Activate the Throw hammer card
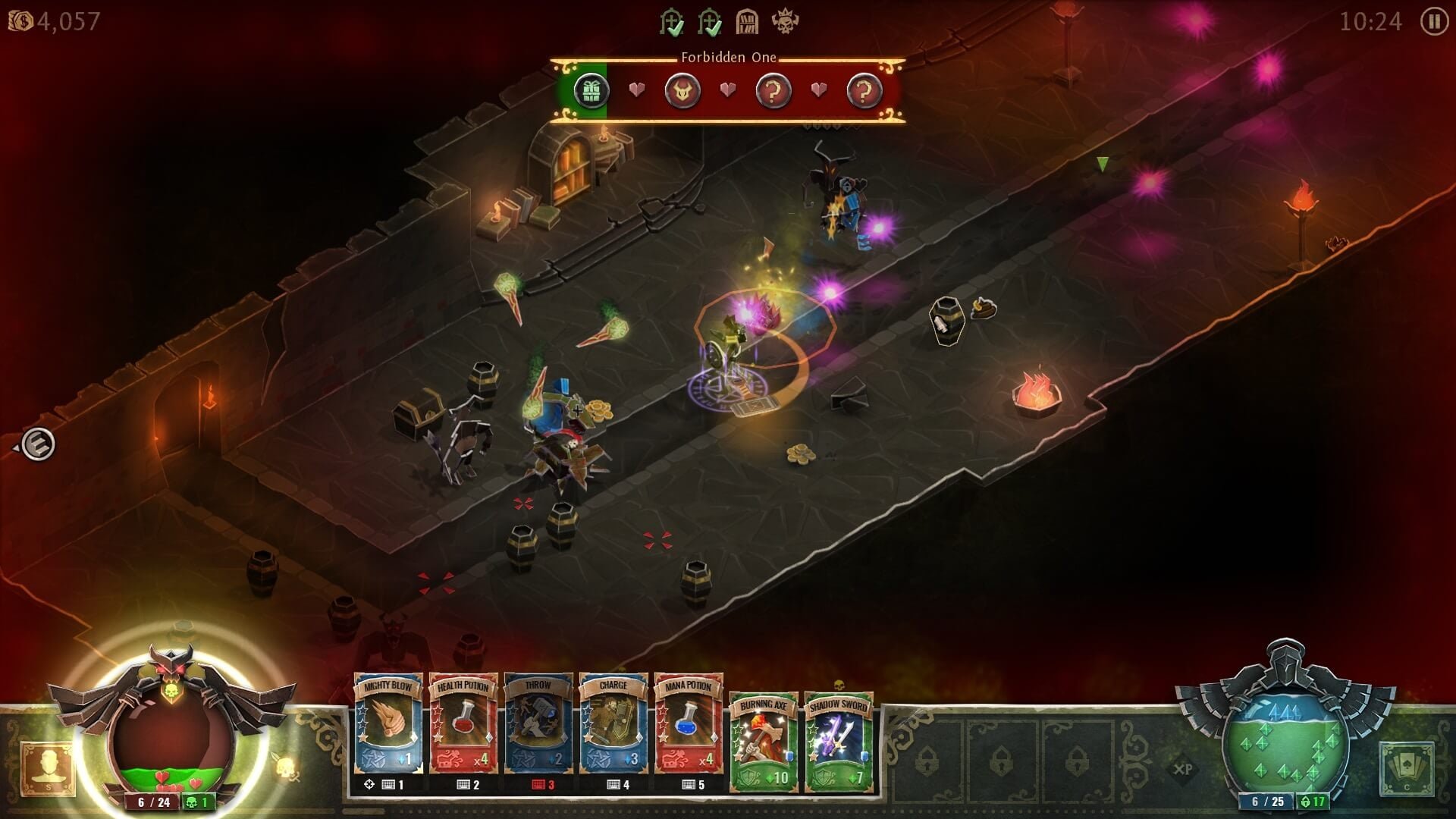The image size is (1456, 819). click(x=538, y=724)
